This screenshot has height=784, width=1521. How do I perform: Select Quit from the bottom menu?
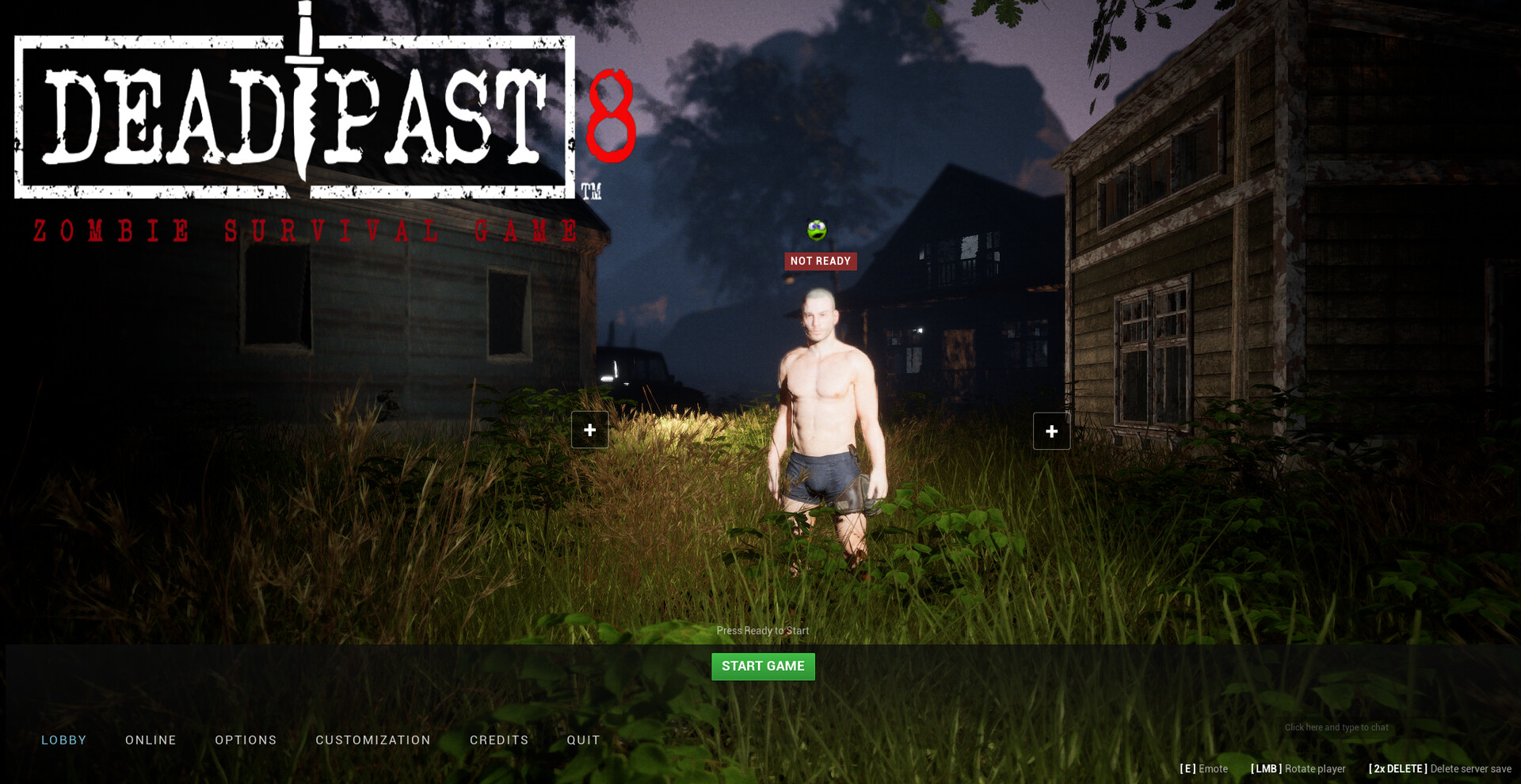[x=583, y=740]
